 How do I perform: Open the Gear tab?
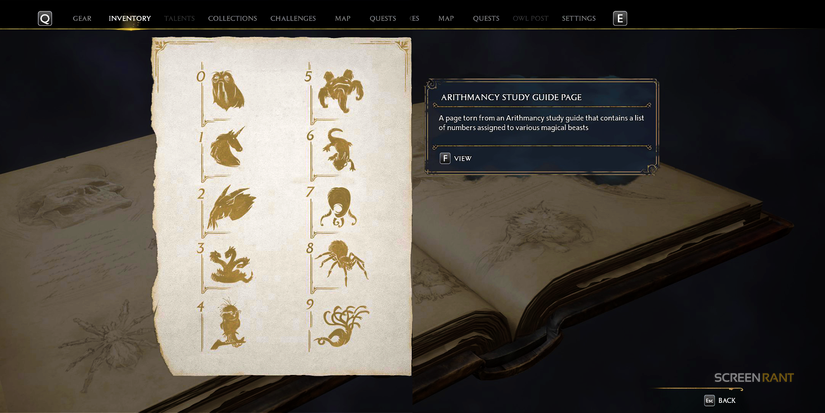[82, 18]
